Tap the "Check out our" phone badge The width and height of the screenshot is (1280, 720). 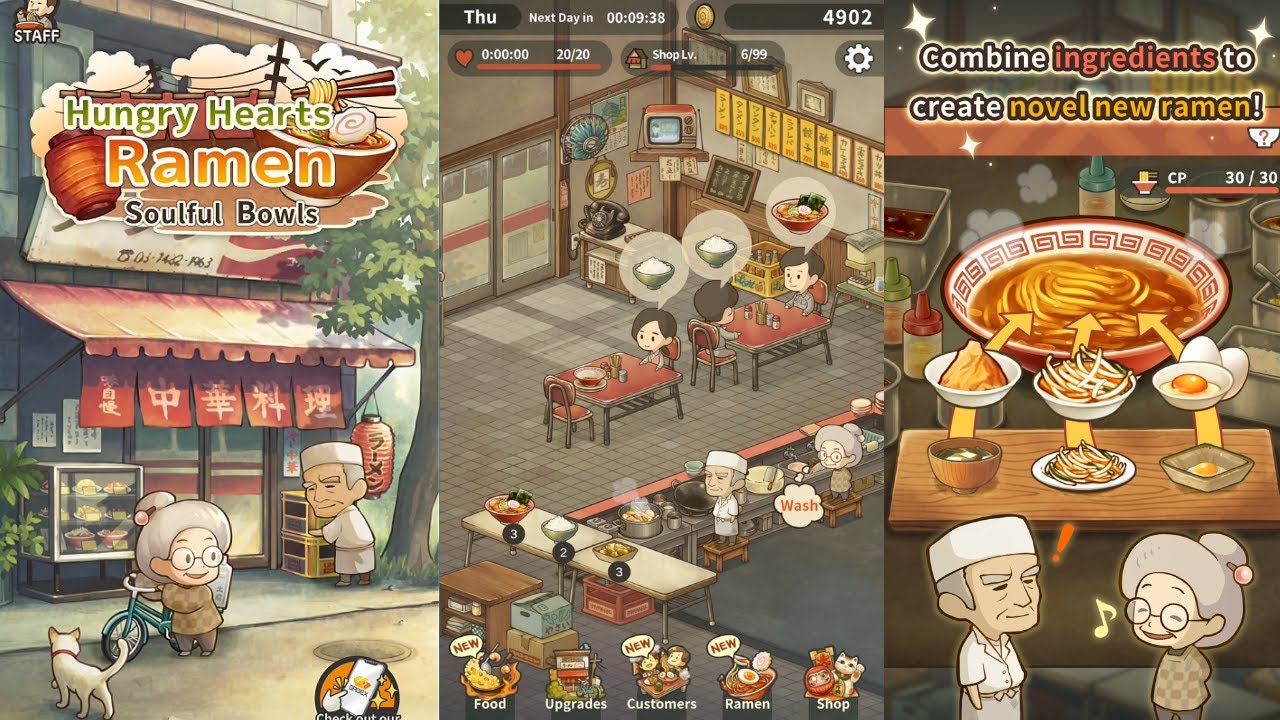click(x=358, y=688)
